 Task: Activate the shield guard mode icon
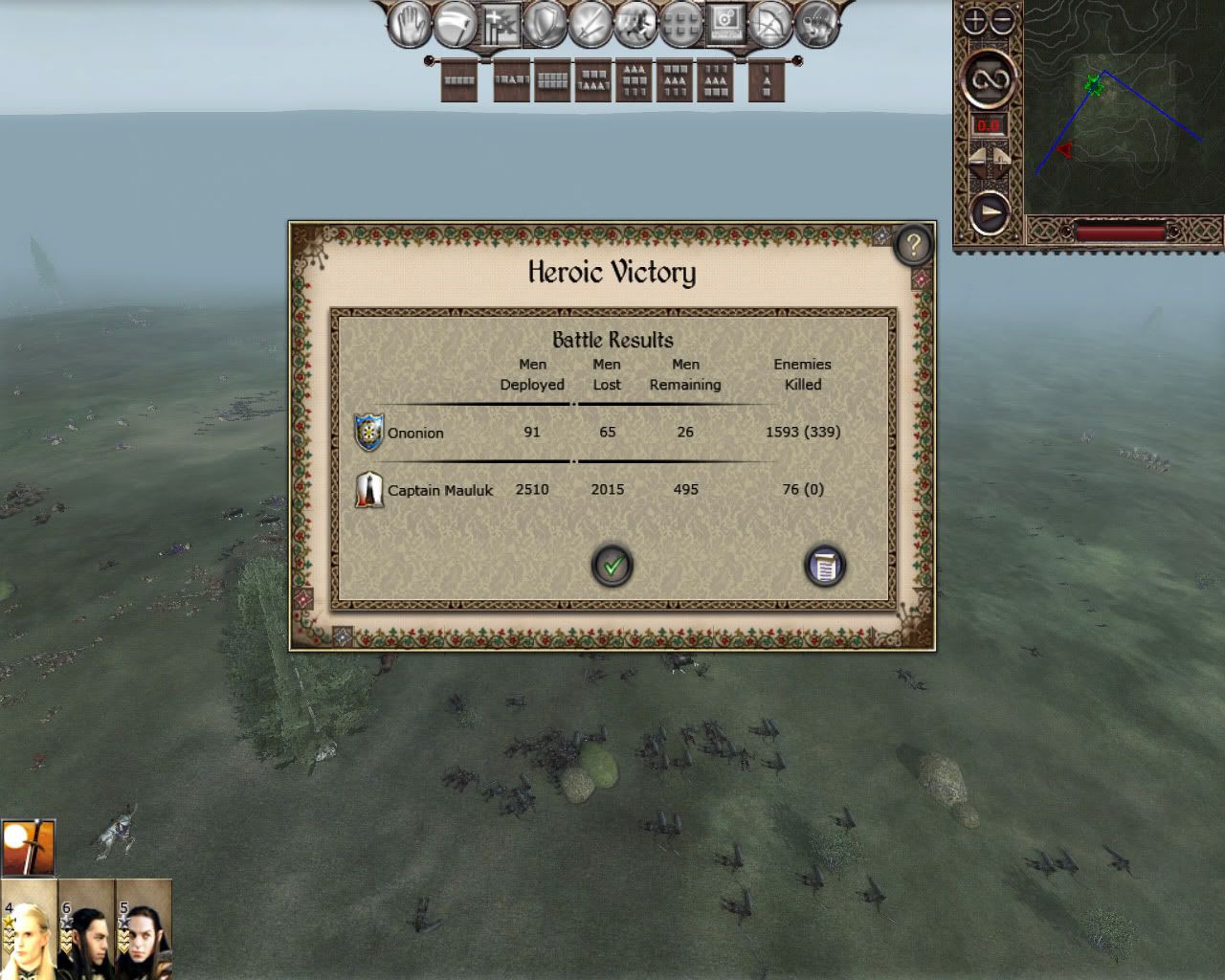[x=546, y=26]
